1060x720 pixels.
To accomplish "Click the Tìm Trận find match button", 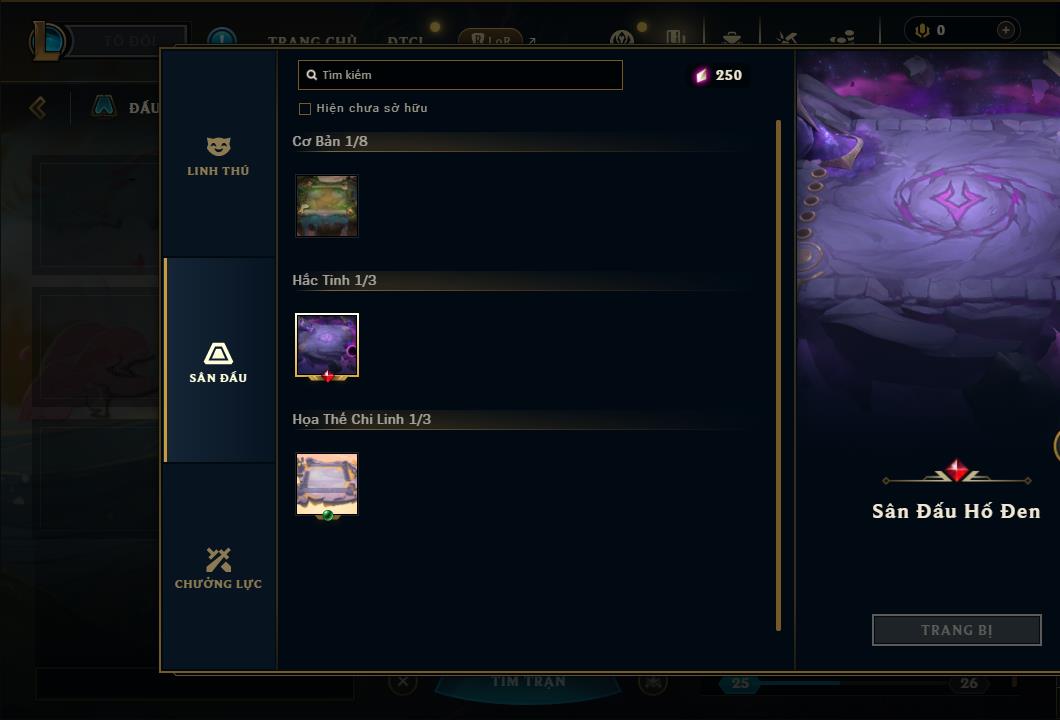I will click(528, 683).
